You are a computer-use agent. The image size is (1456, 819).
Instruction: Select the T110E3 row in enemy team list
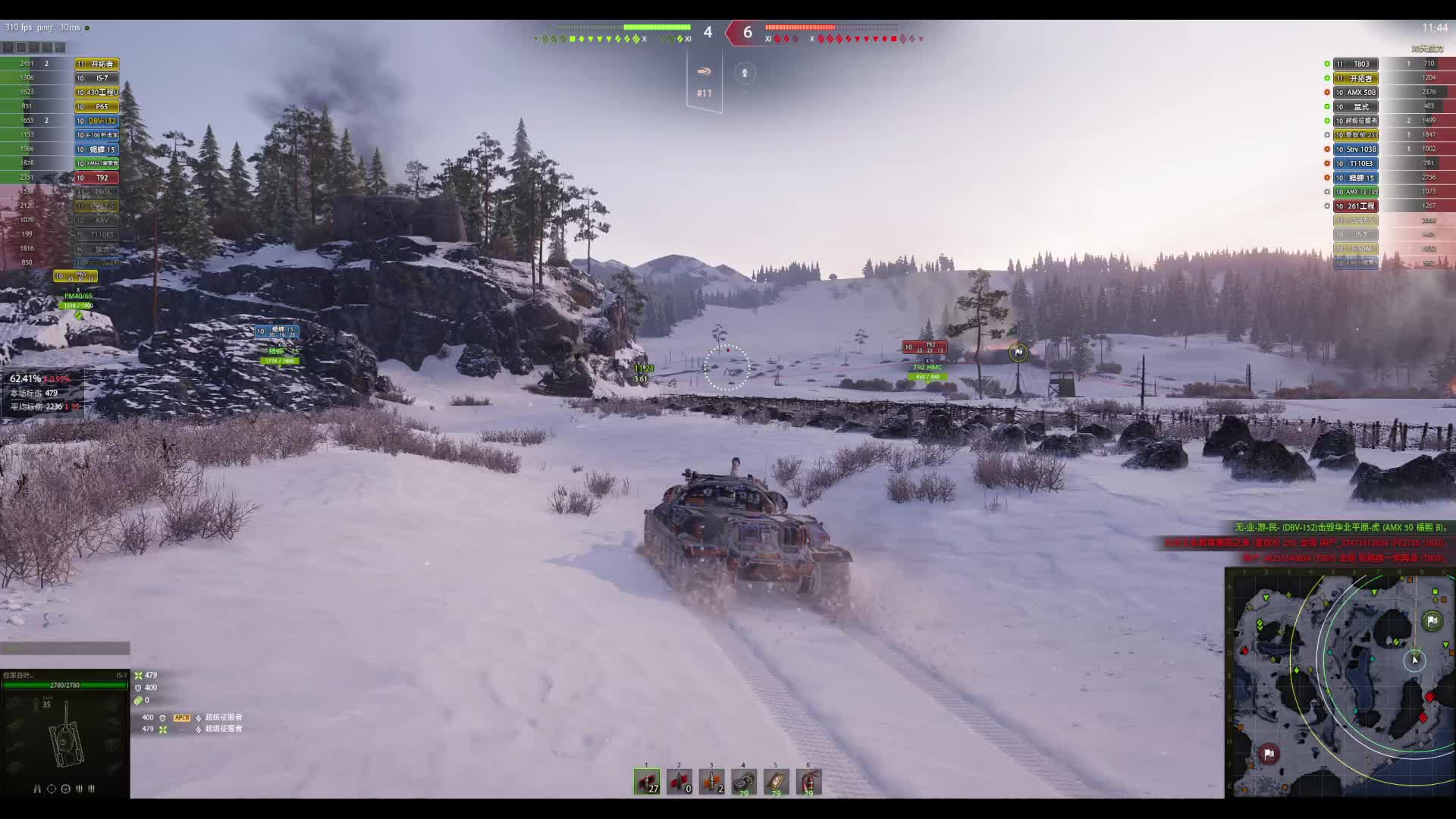tap(1356, 163)
